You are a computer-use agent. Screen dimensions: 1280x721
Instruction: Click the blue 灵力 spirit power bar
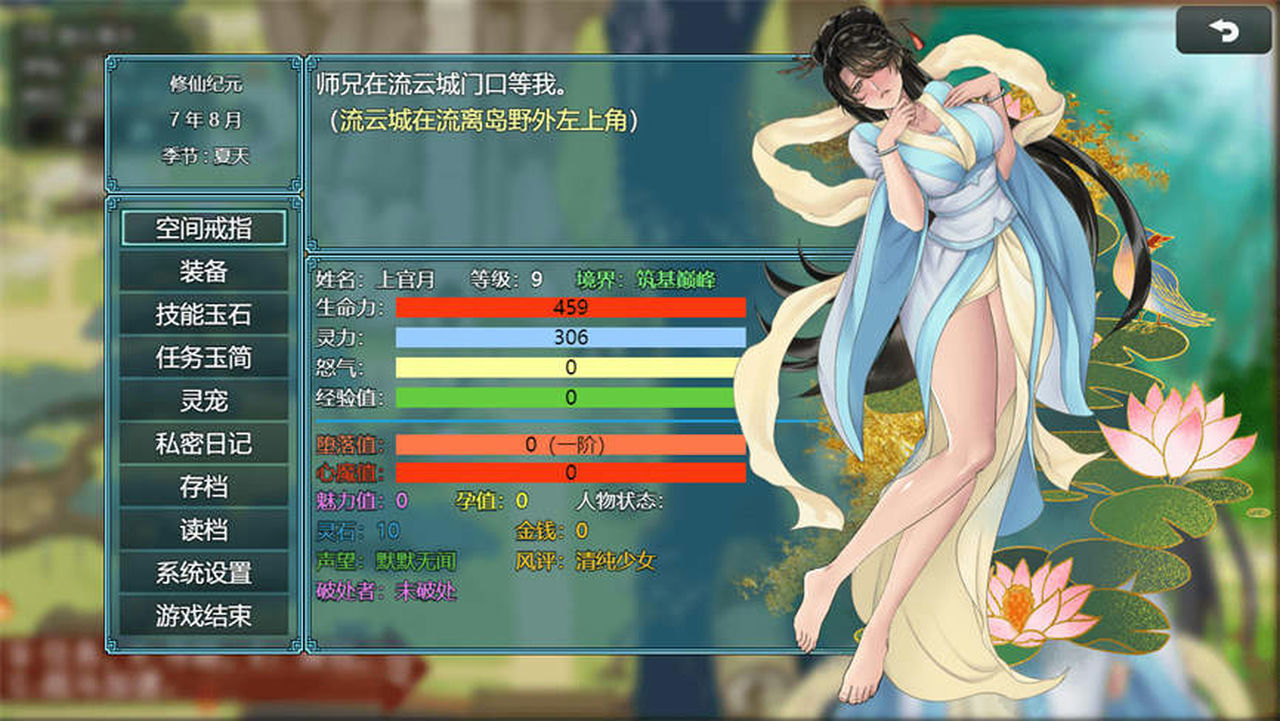[x=568, y=337]
